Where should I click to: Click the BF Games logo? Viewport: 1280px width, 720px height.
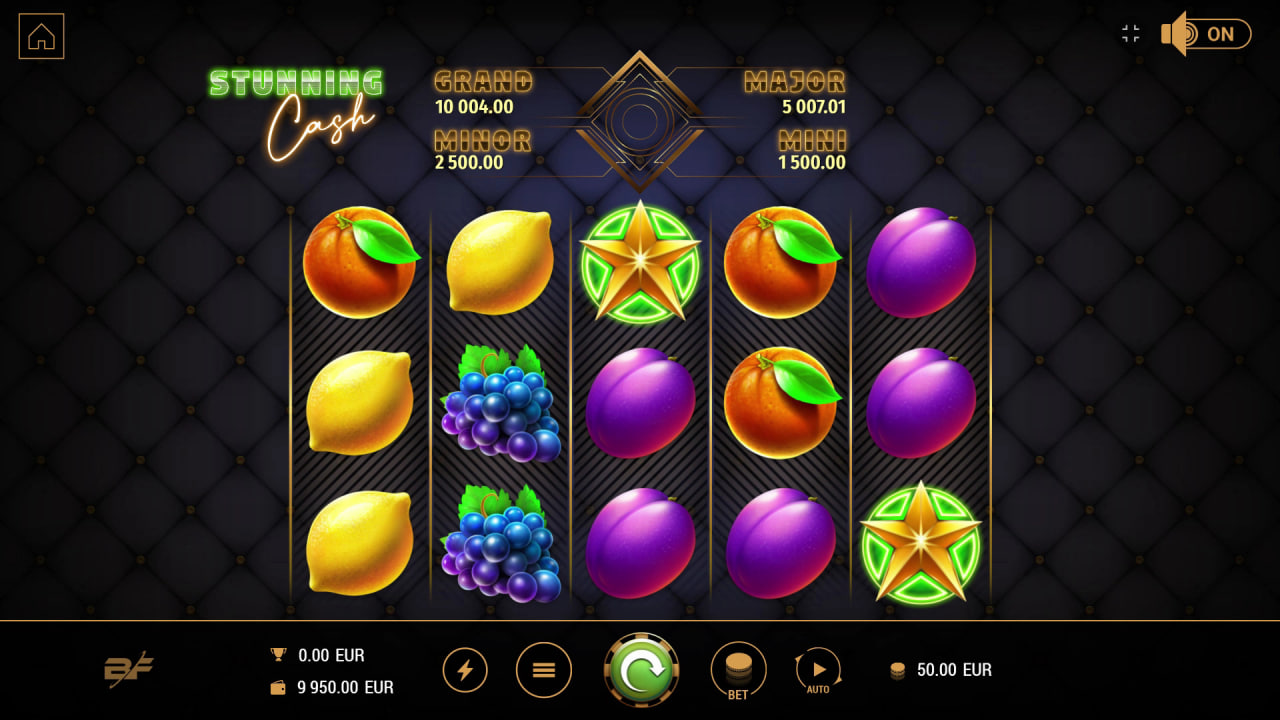tap(130, 670)
